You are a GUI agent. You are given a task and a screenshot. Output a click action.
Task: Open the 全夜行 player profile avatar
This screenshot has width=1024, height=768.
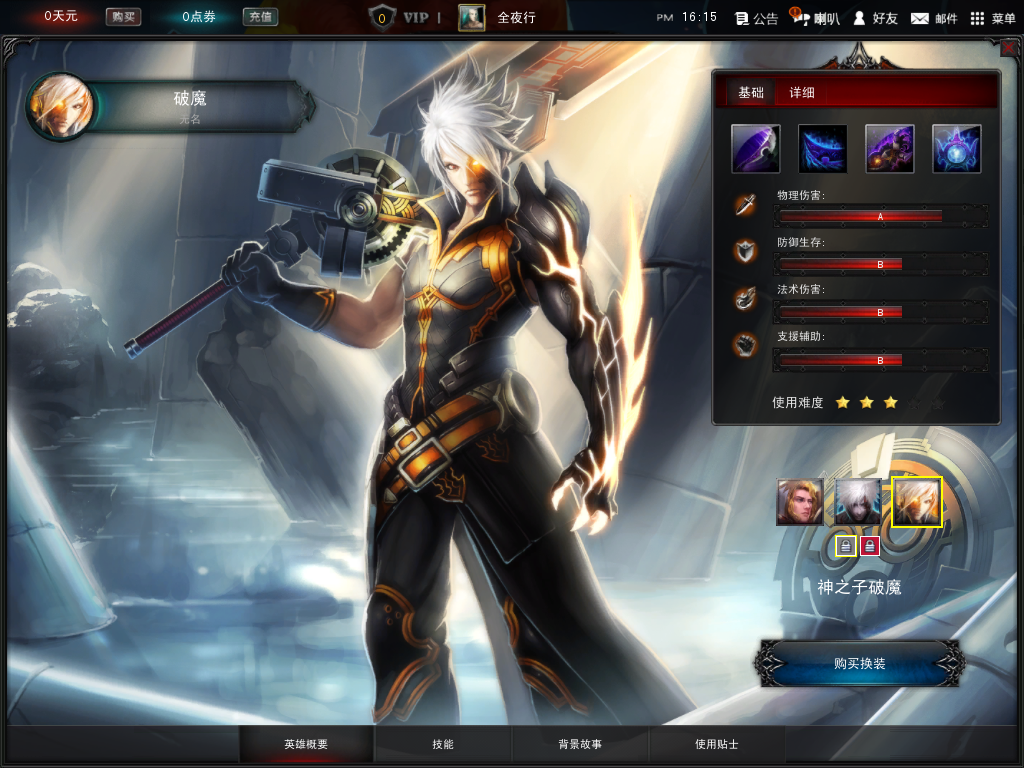tap(471, 17)
